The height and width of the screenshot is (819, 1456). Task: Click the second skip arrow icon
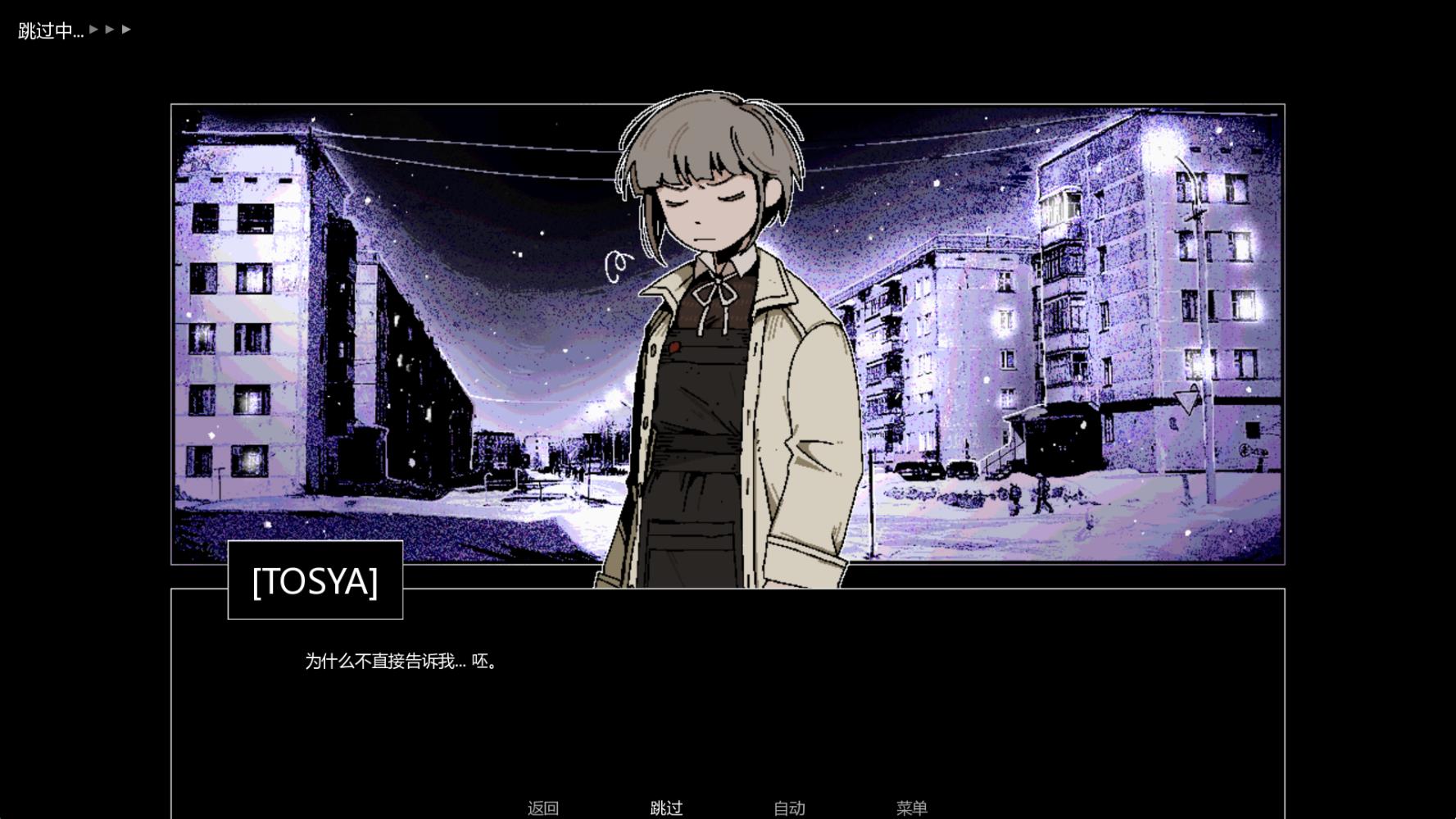point(109,29)
